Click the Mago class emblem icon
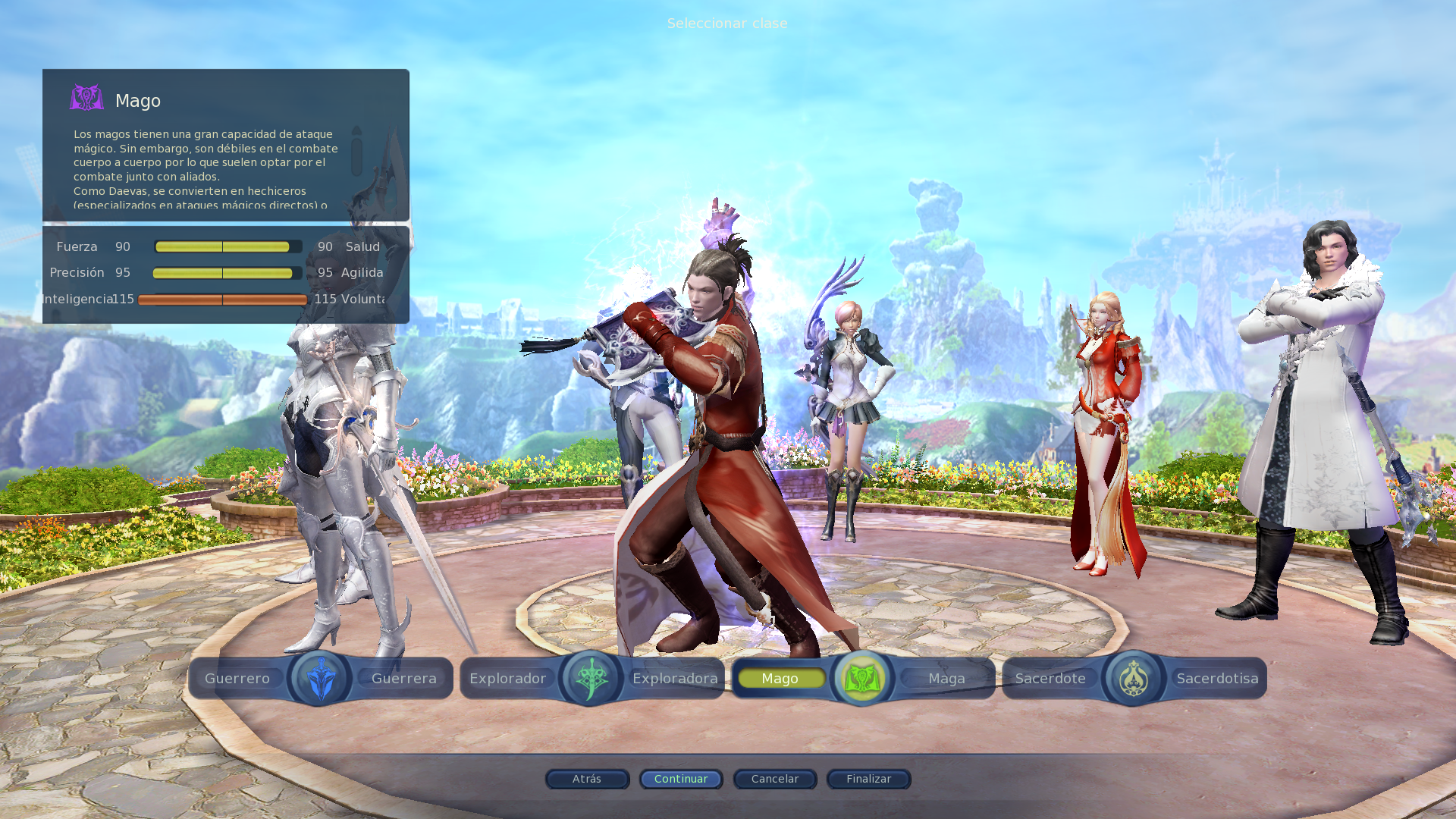Viewport: 1456px width, 819px height. (861, 678)
